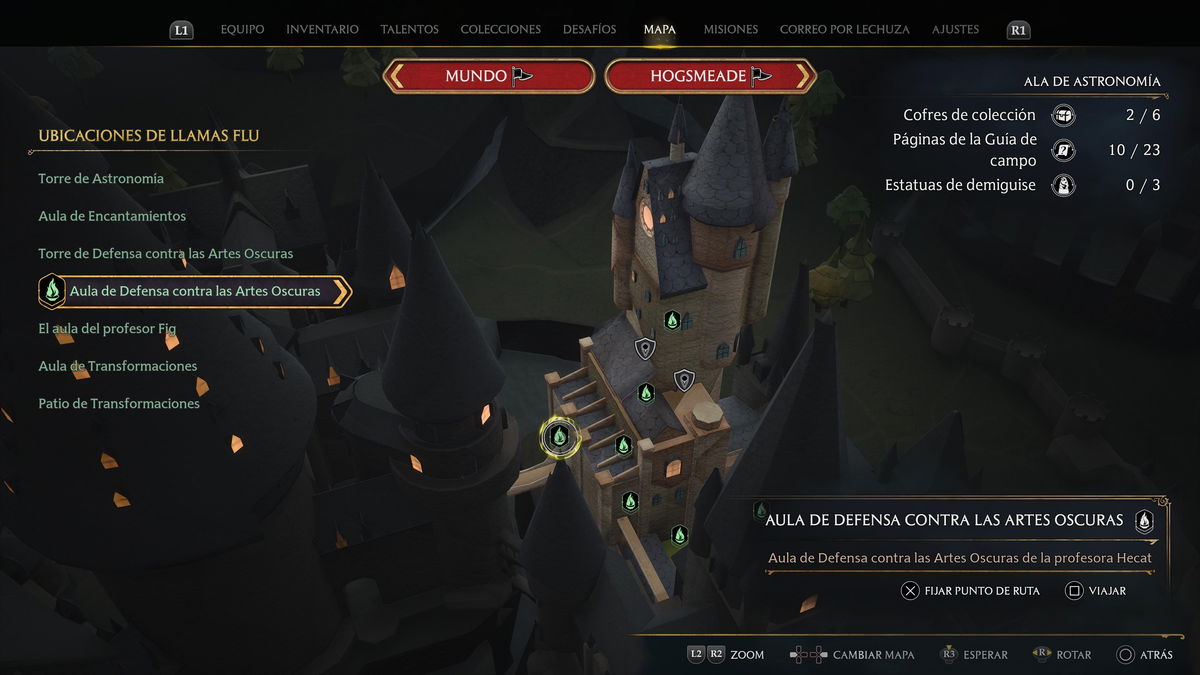
Task: Select Aula de Transformaciones entry
Action: click(118, 366)
